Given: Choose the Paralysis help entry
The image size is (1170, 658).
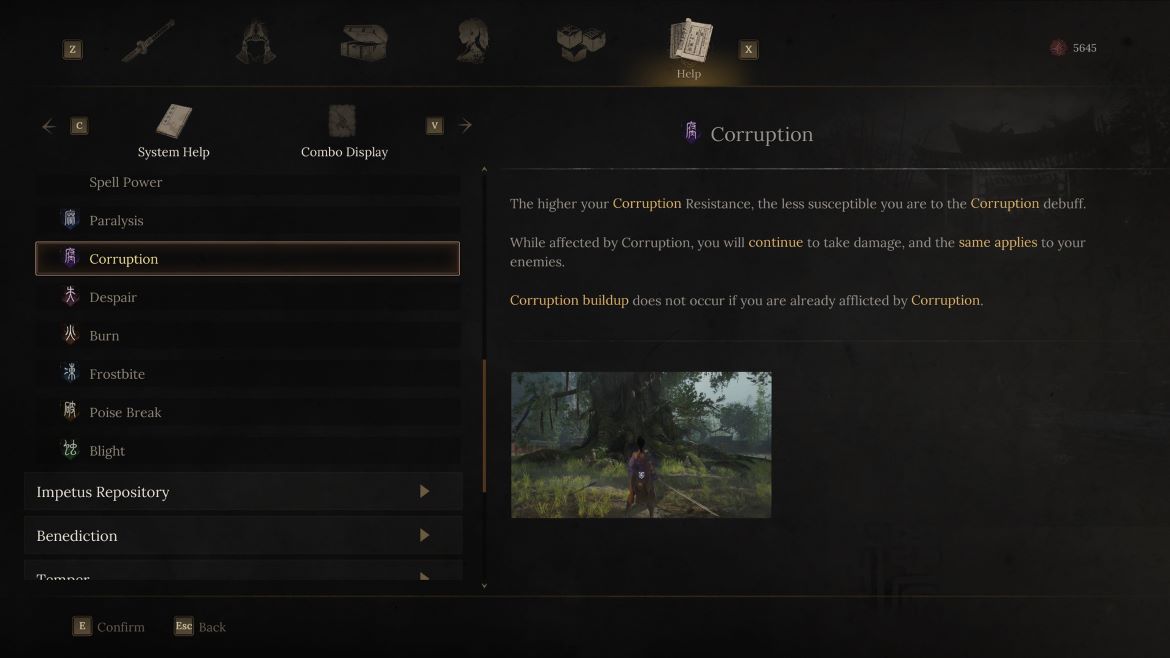Looking at the screenshot, I should pyautogui.click(x=116, y=221).
